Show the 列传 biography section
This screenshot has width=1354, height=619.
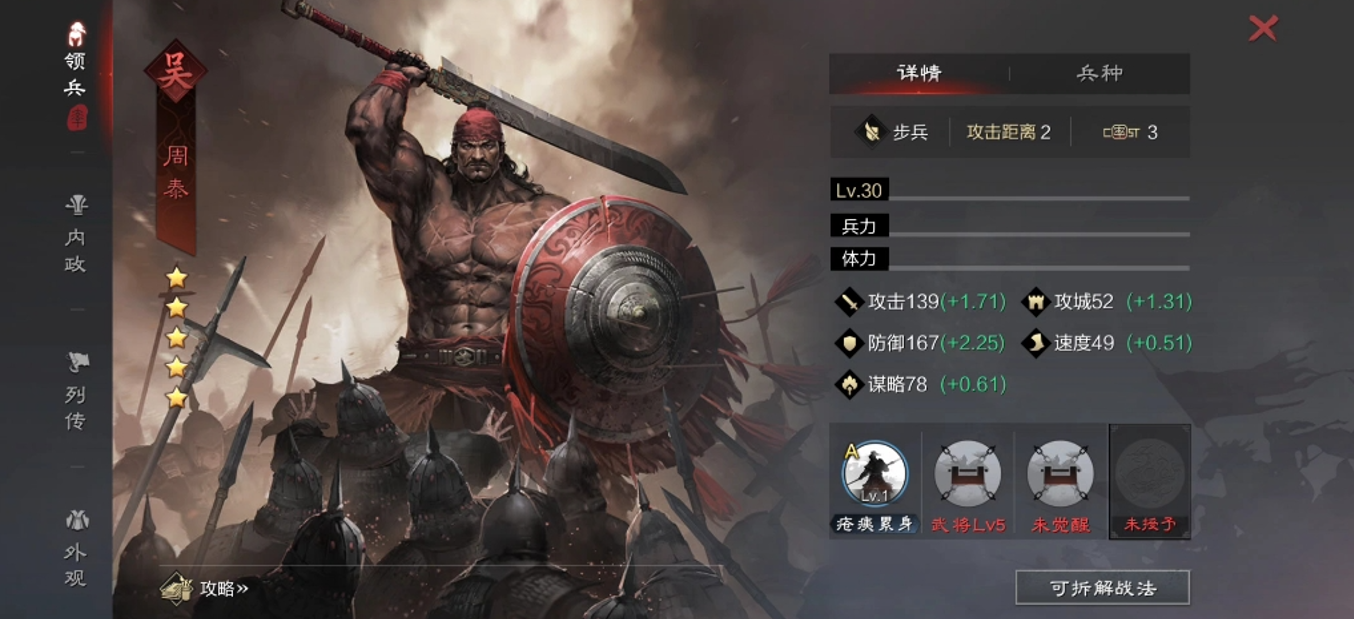point(76,391)
